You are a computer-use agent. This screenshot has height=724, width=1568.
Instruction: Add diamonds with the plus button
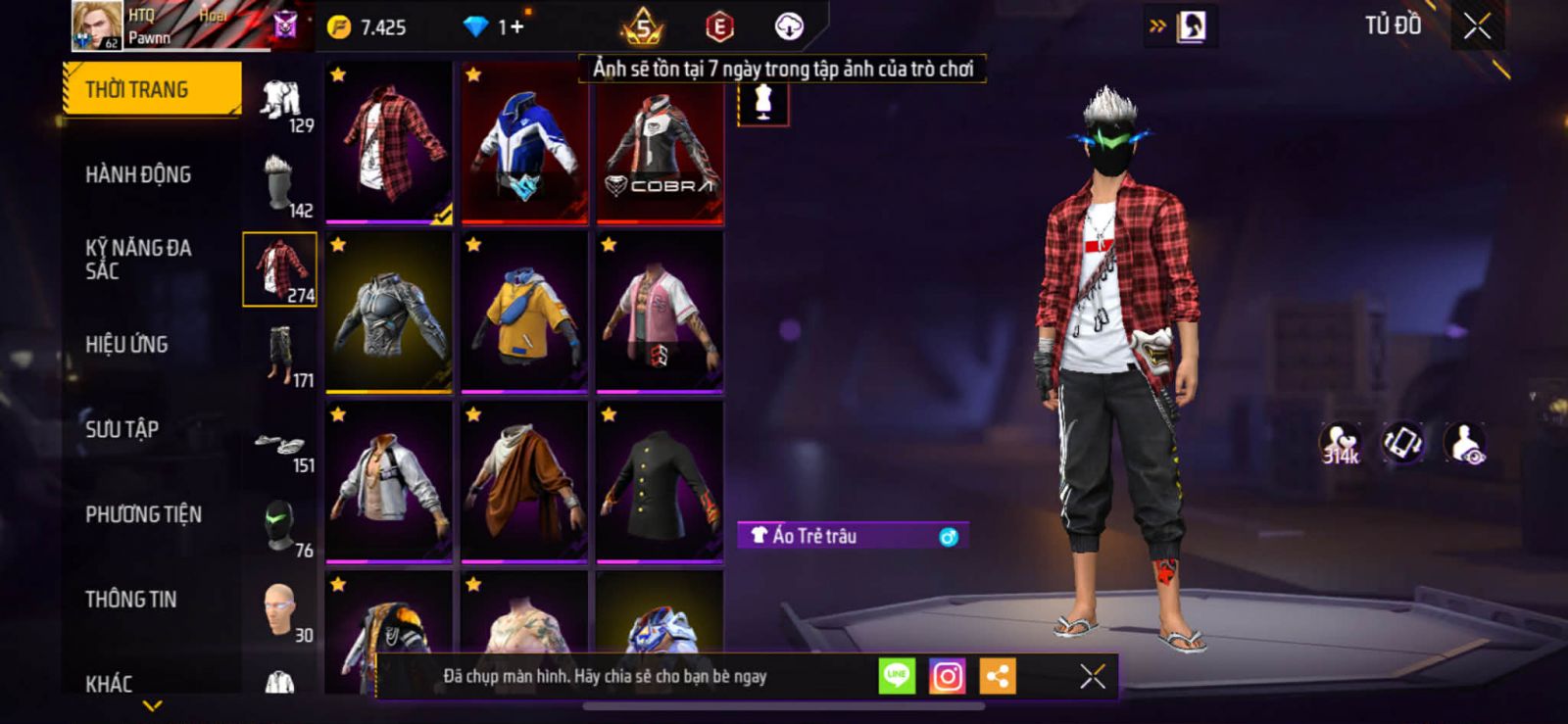(x=516, y=27)
